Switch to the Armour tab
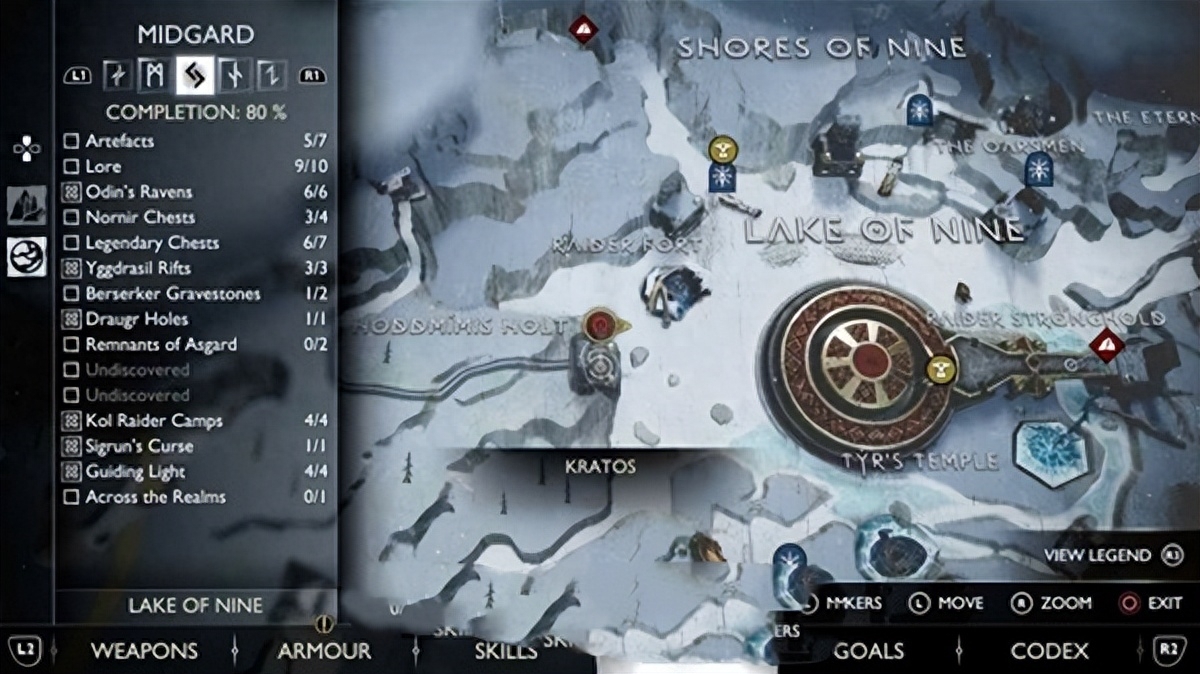Screen dimensions: 1200x674 tap(324, 651)
